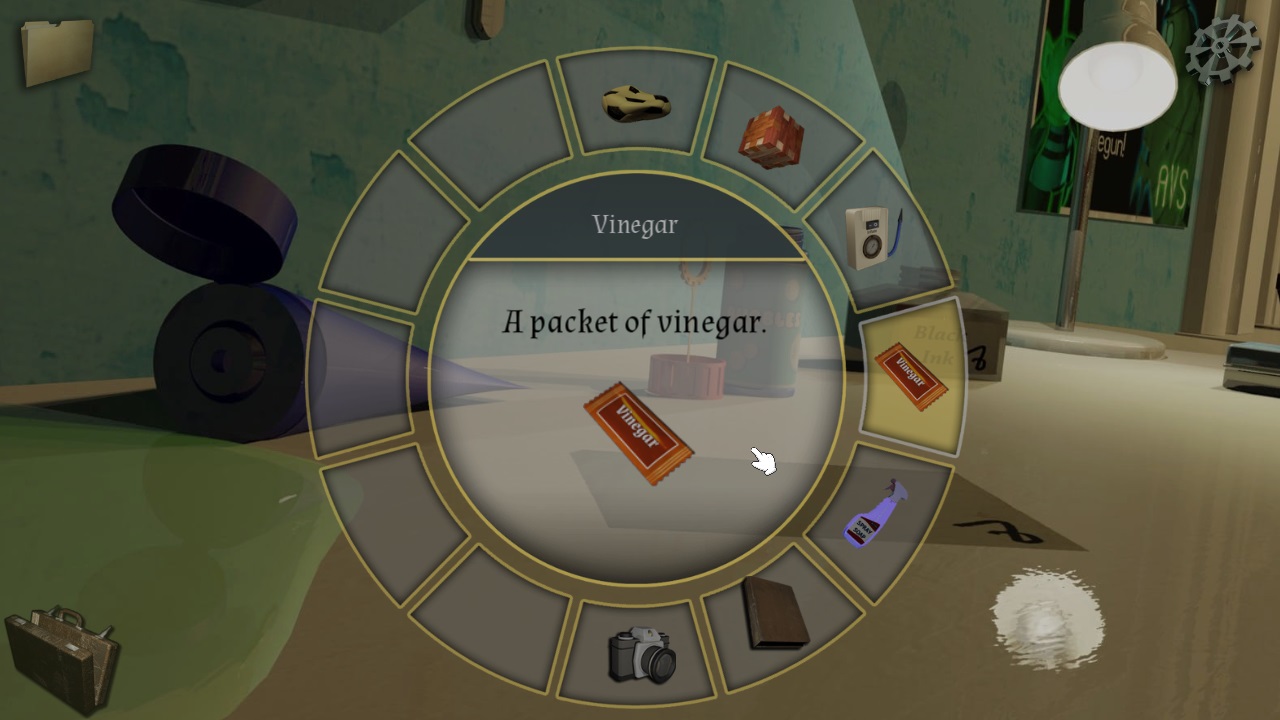Viewport: 1280px width, 720px height.
Task: Click the Vinegar title banner
Action: click(x=634, y=224)
